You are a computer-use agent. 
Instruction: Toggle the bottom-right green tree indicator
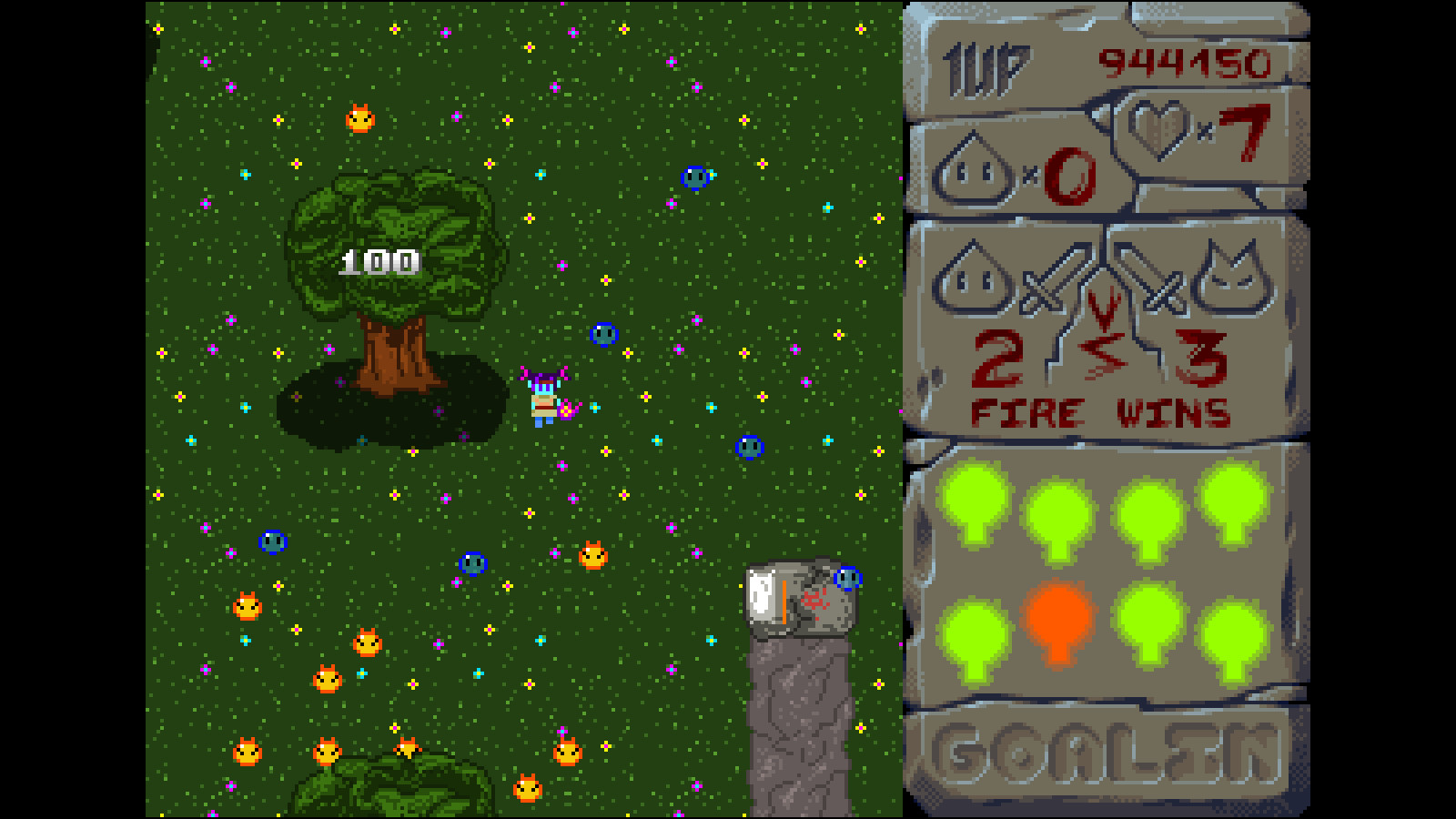point(1233,637)
